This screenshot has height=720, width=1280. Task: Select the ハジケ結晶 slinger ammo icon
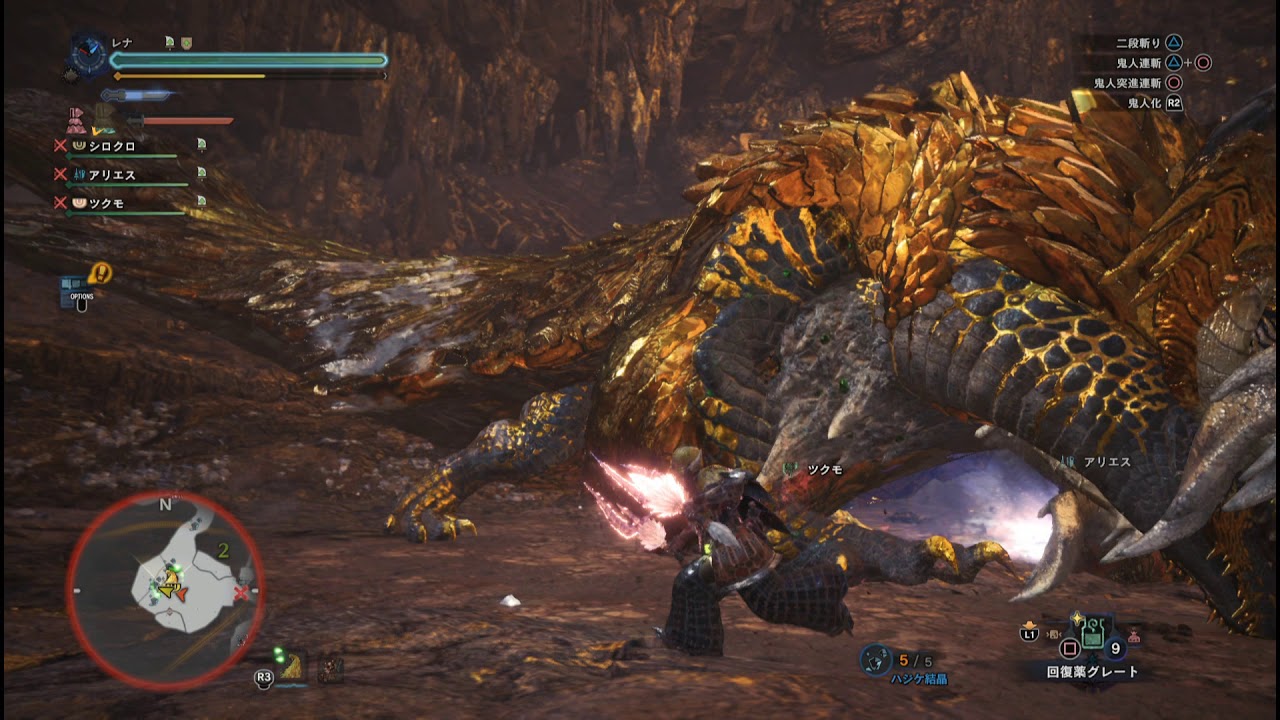(876, 658)
